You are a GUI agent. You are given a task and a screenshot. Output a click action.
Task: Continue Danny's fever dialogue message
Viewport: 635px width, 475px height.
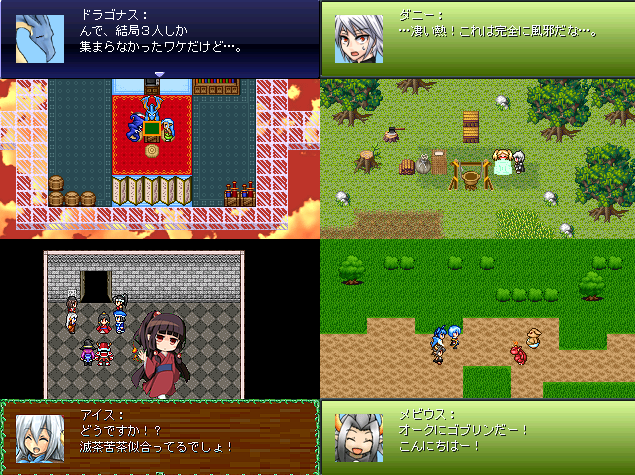click(x=478, y=39)
